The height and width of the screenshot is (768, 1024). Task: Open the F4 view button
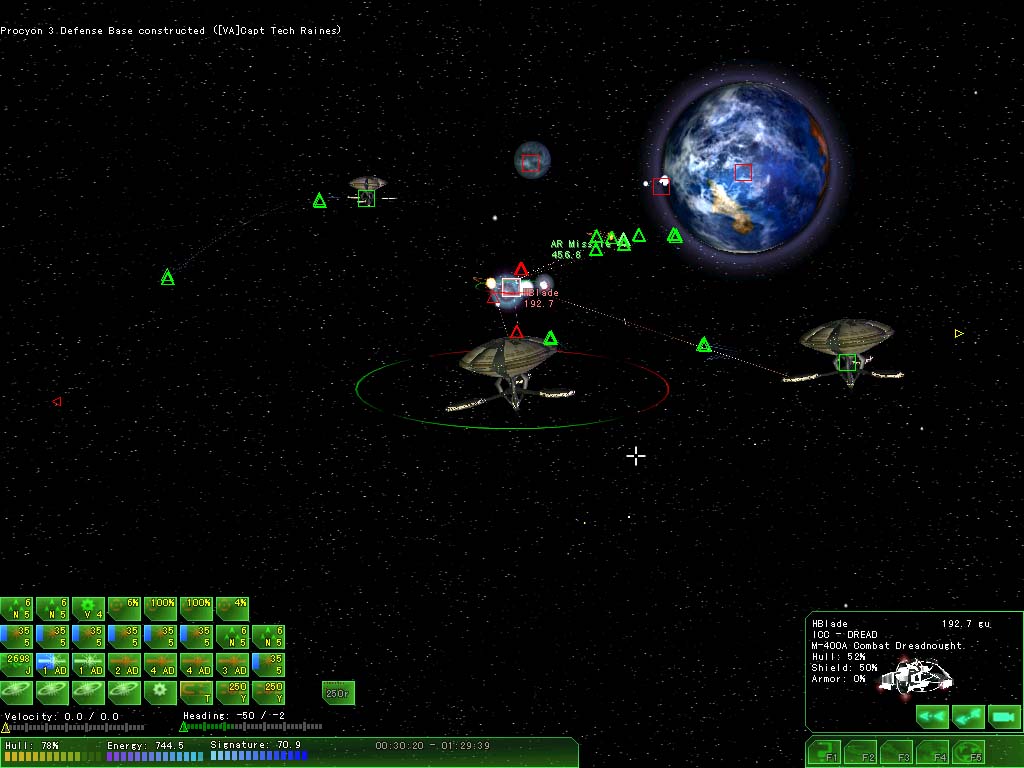click(932, 752)
